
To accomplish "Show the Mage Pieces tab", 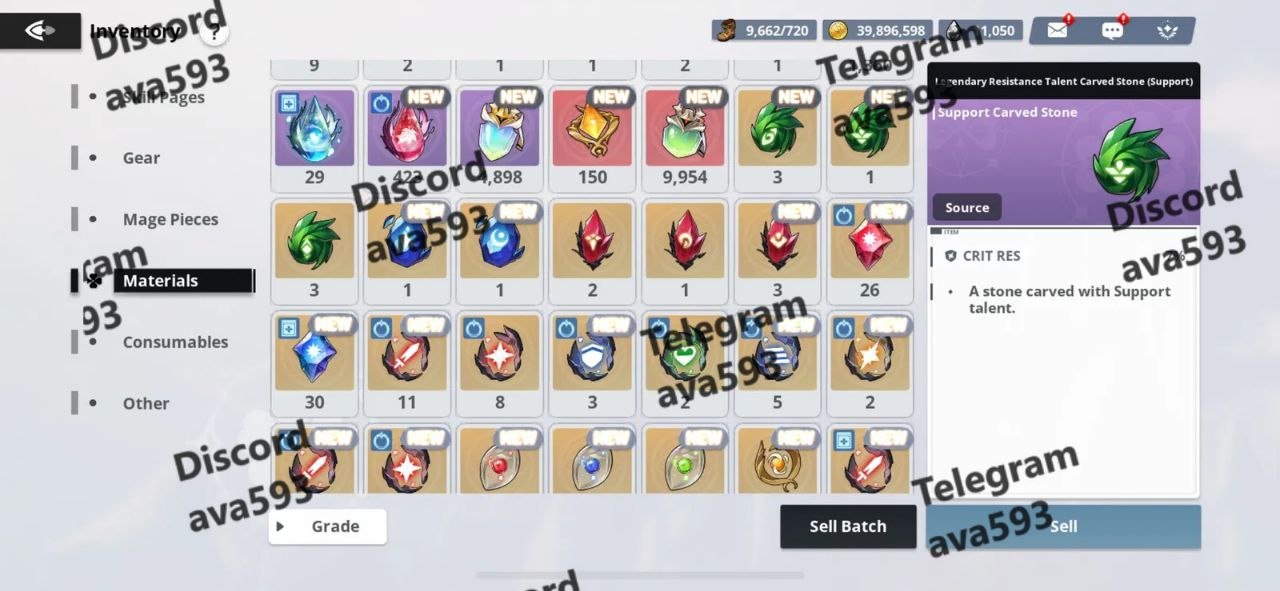I will coord(170,219).
